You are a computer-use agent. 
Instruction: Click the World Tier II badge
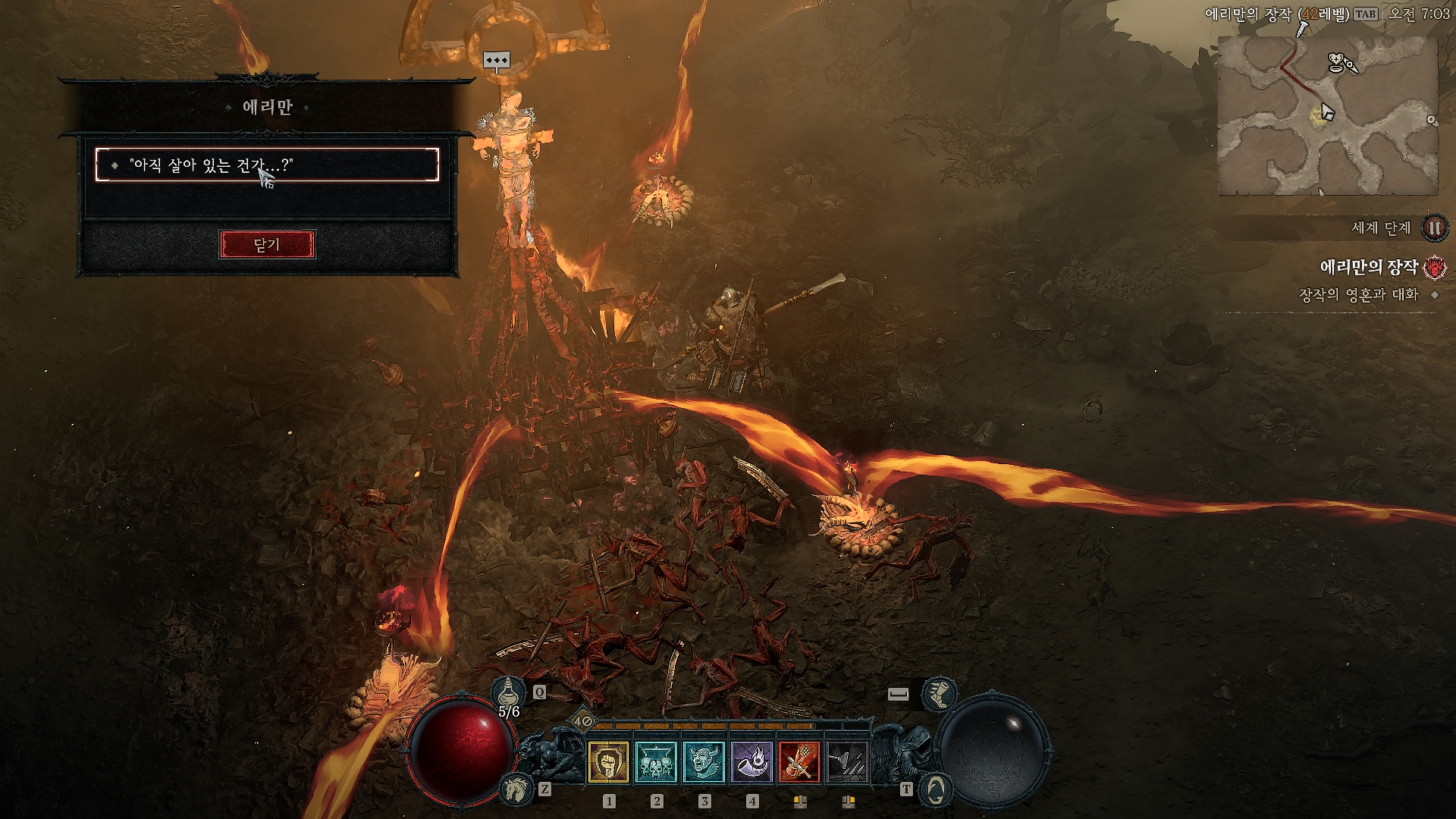tap(1434, 227)
